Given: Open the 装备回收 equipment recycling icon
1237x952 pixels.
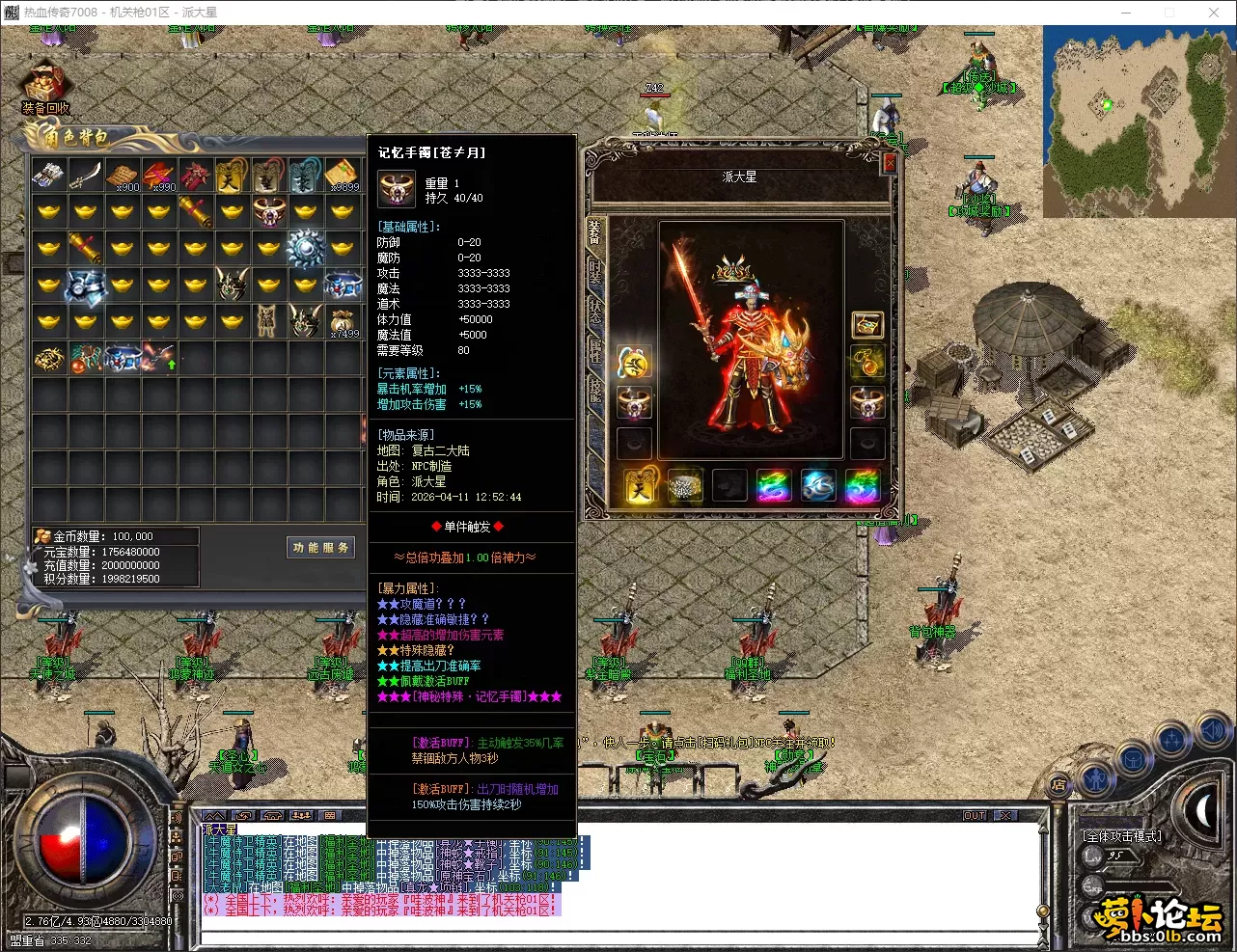Looking at the screenshot, I should click(x=44, y=90).
